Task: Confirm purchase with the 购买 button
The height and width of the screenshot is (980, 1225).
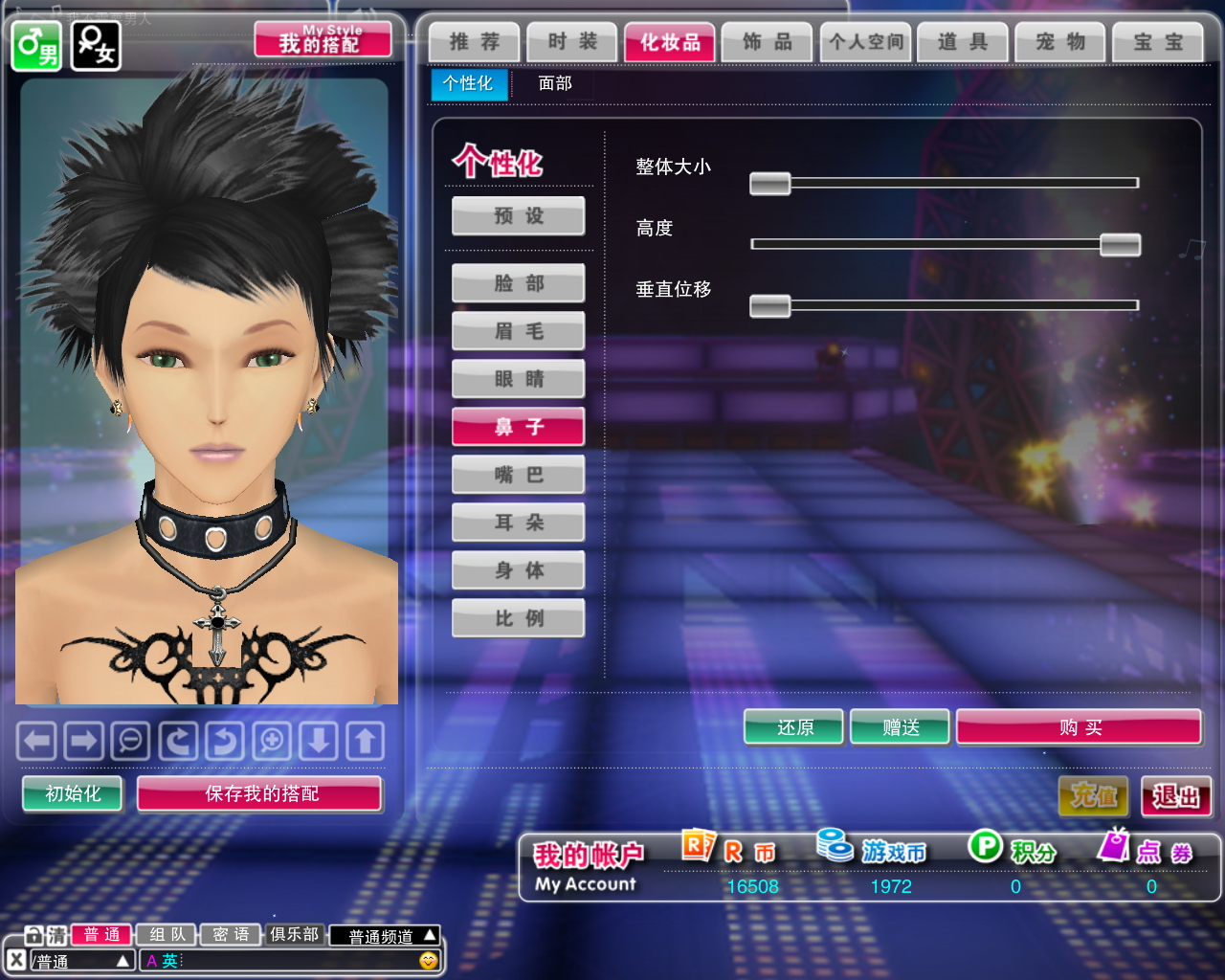Action: 1079,727
